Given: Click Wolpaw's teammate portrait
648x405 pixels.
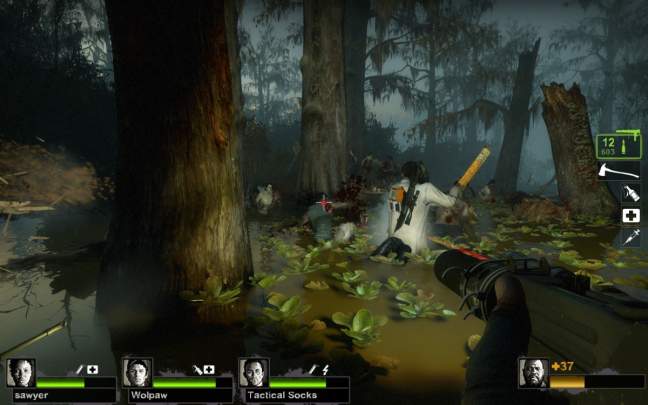Looking at the screenshot, I should point(137,372).
